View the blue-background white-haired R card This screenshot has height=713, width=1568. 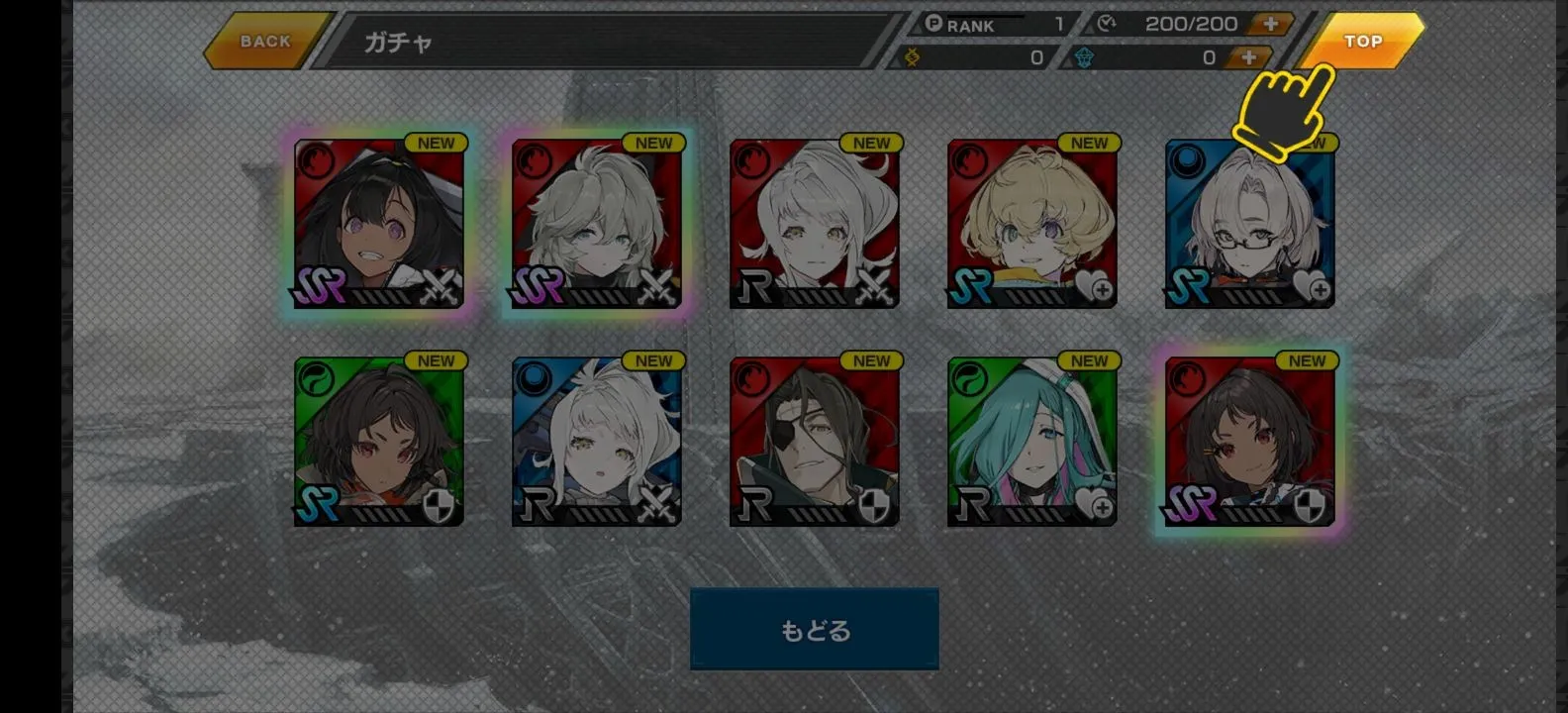point(596,442)
